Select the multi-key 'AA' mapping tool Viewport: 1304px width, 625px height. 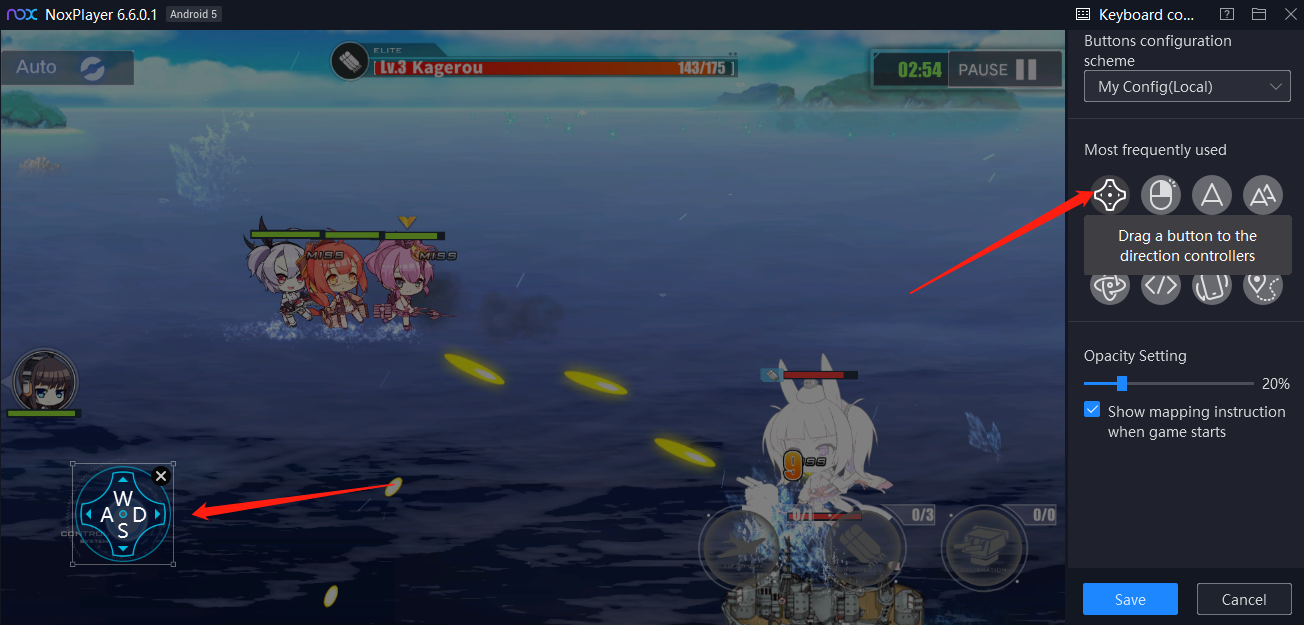(x=1263, y=195)
